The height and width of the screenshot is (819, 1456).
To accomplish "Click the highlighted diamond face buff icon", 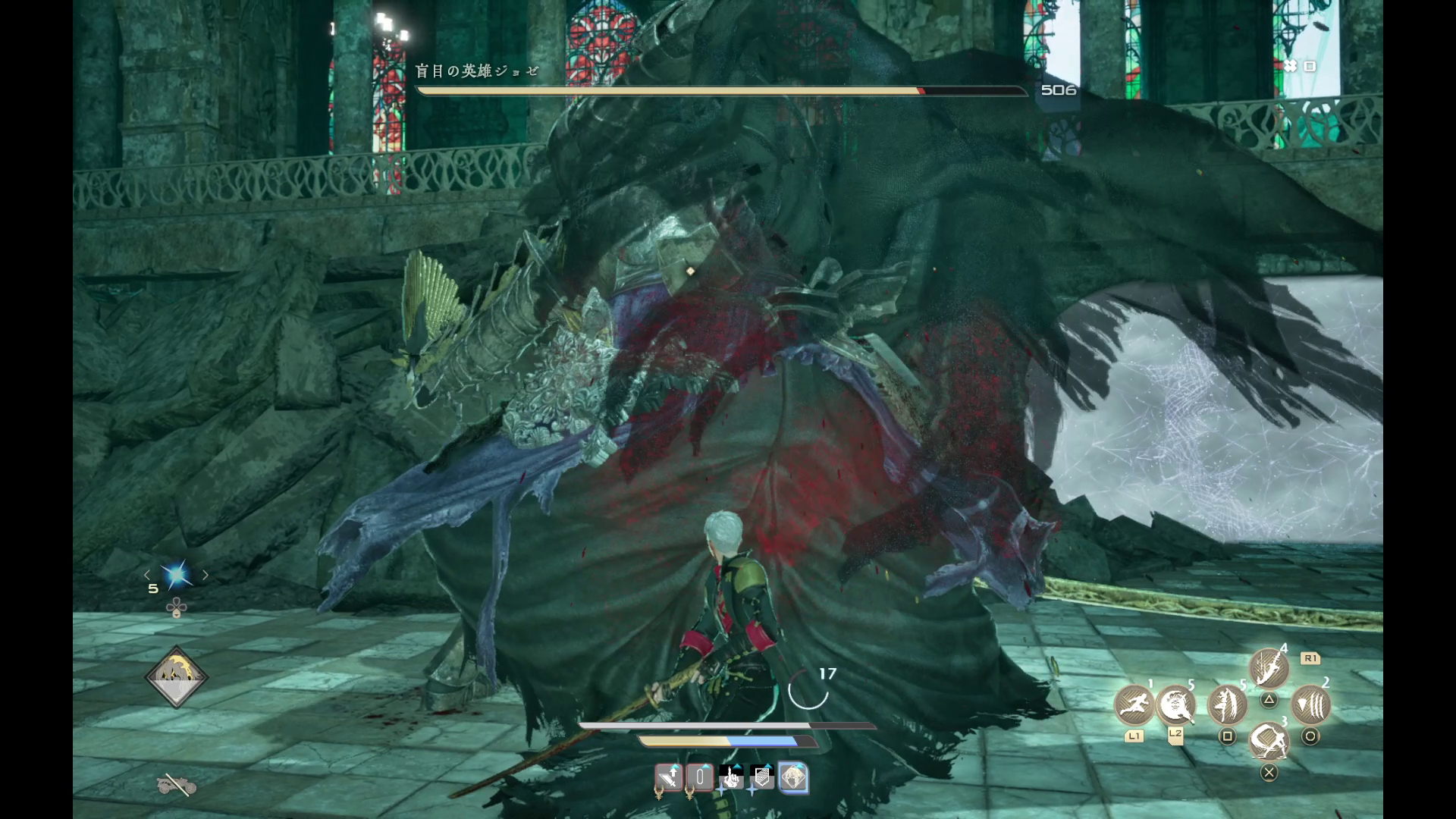I will [793, 778].
